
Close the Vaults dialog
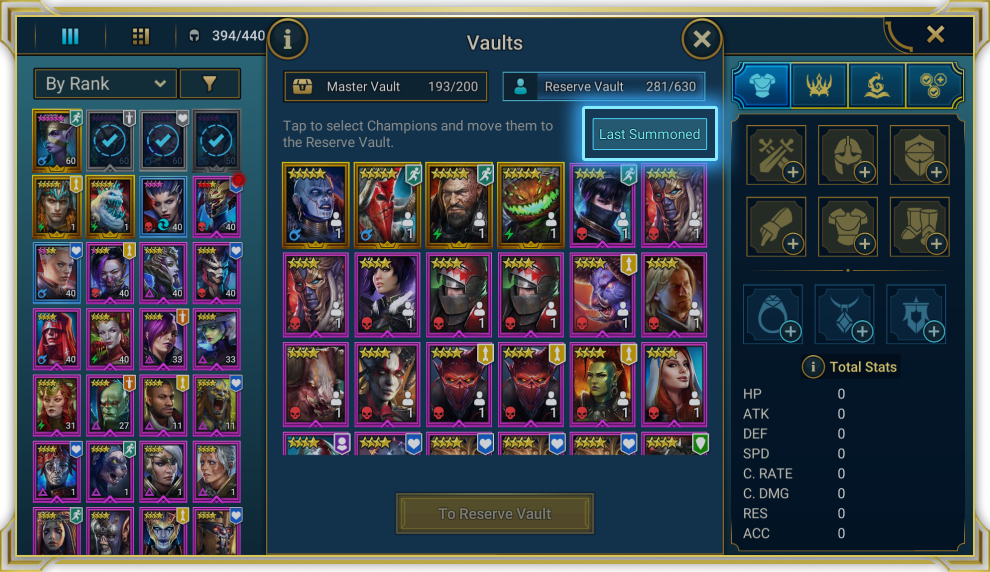(x=702, y=40)
